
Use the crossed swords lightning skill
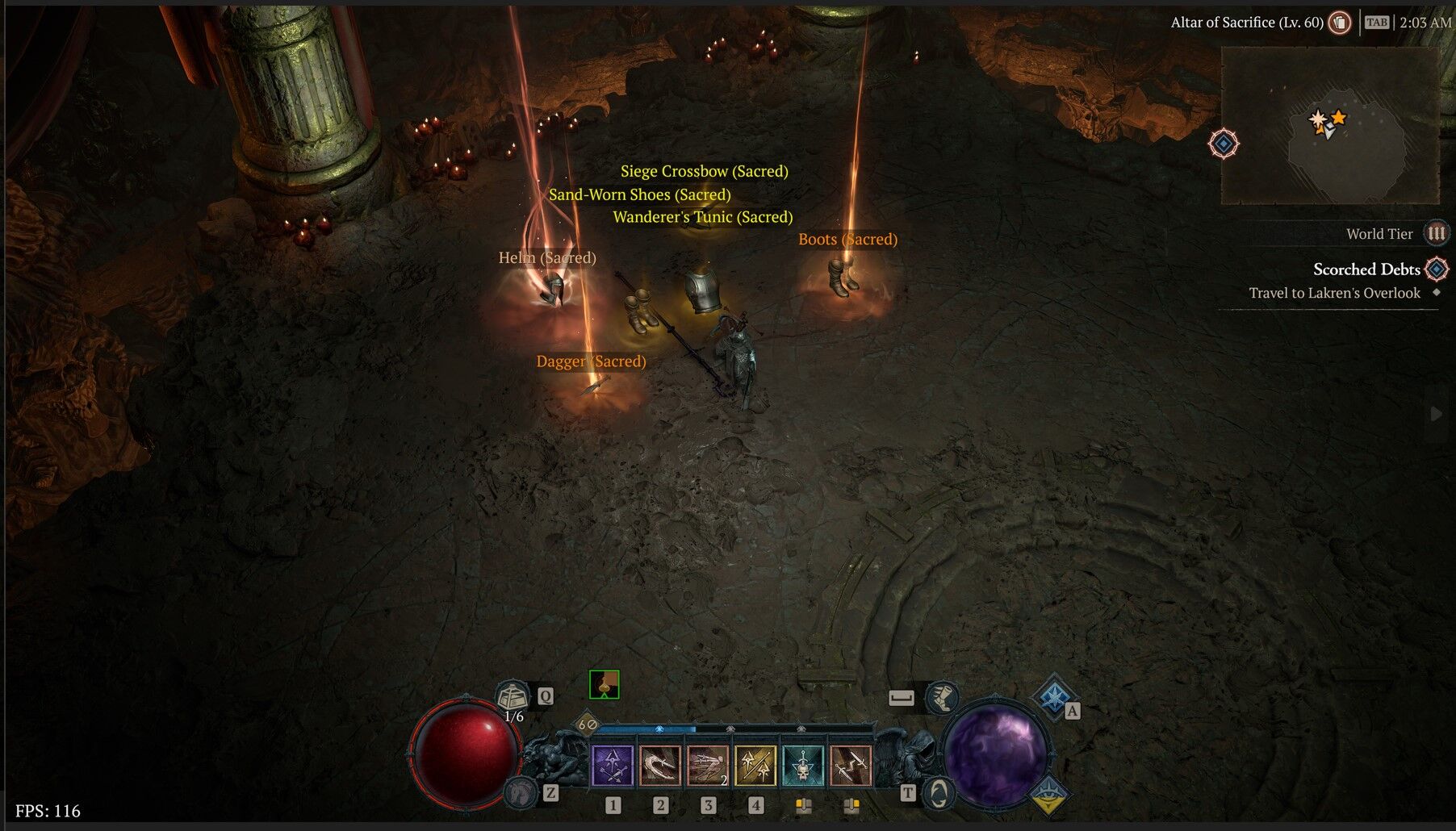[x=851, y=766]
